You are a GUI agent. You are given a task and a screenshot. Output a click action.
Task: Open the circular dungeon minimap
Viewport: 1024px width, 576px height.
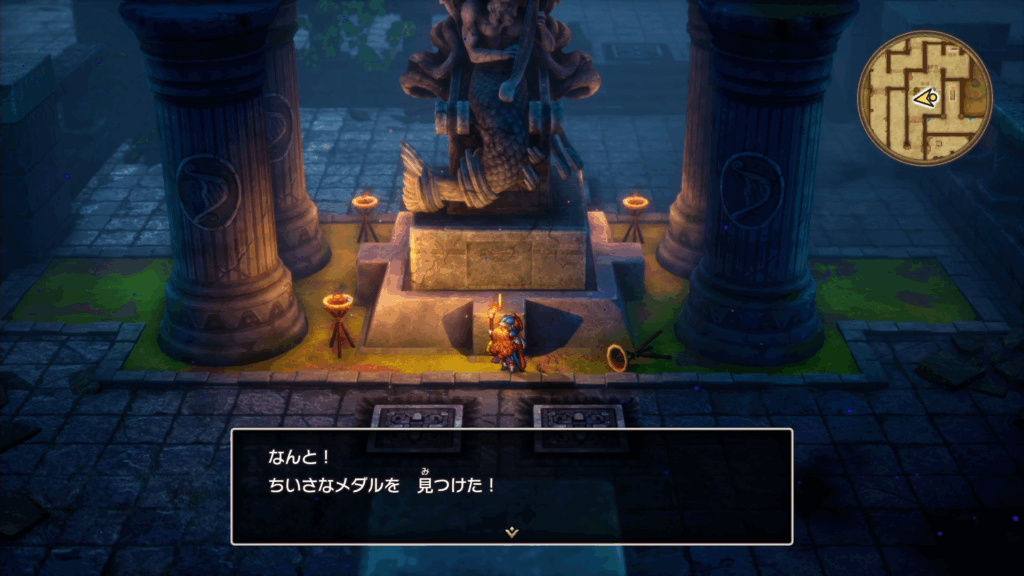924,97
